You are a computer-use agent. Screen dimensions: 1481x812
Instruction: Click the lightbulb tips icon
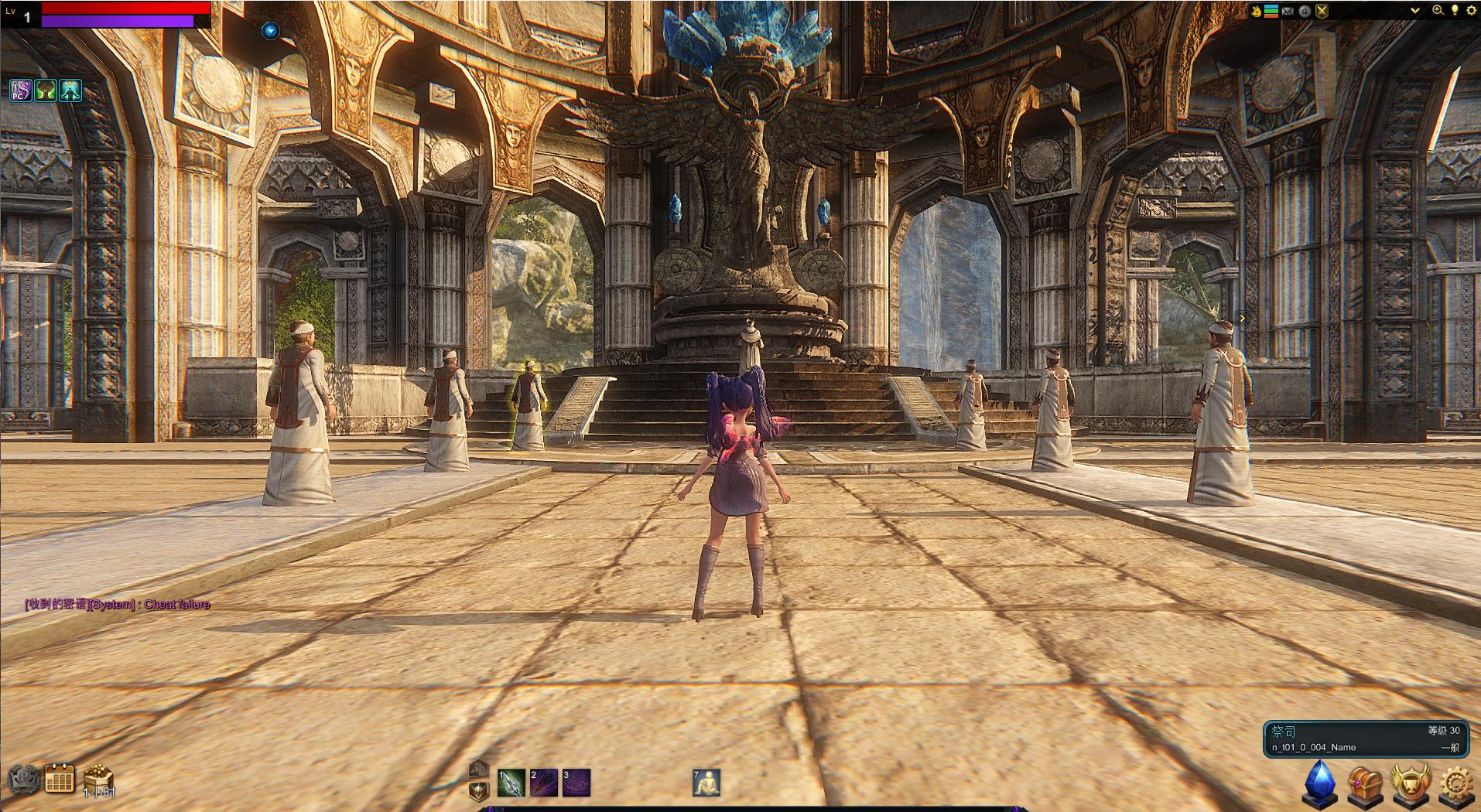tap(1455, 11)
